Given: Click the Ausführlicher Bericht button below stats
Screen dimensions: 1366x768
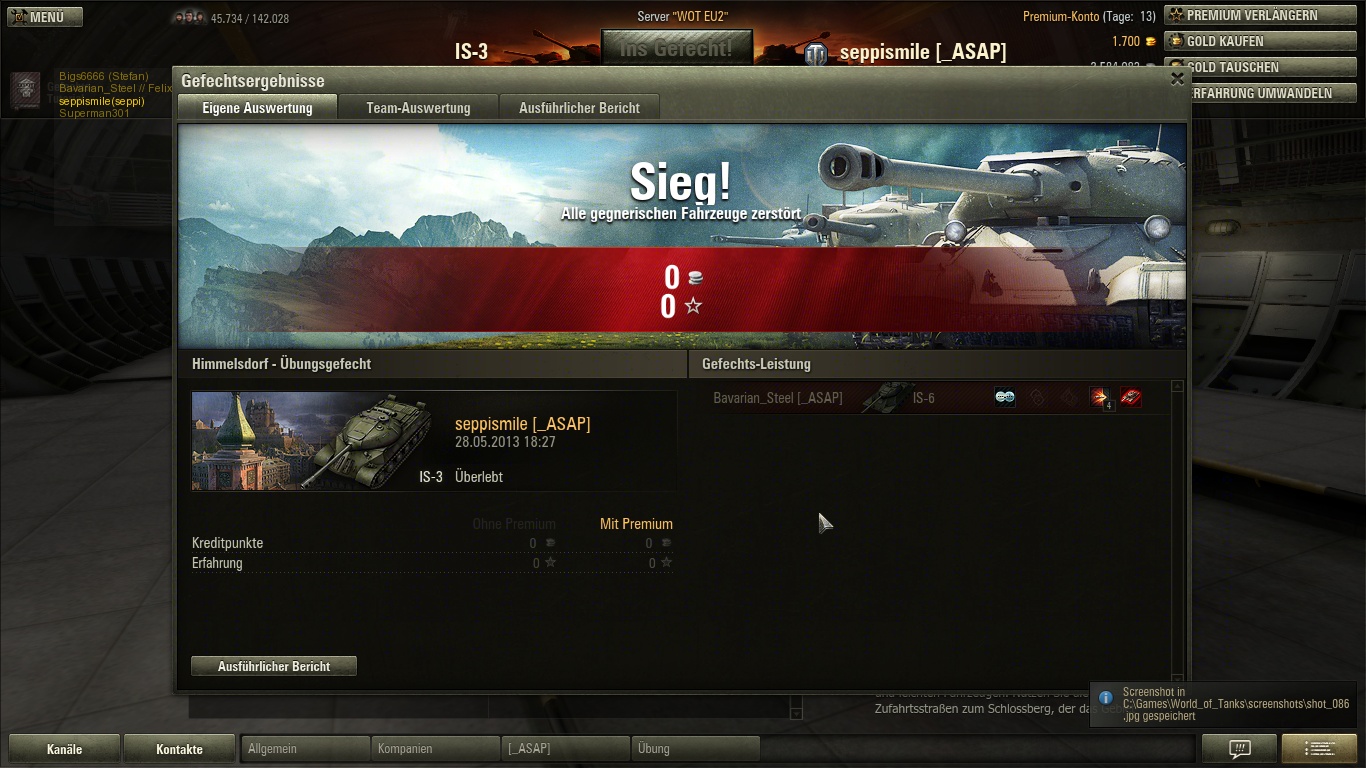Looking at the screenshot, I should [x=274, y=666].
